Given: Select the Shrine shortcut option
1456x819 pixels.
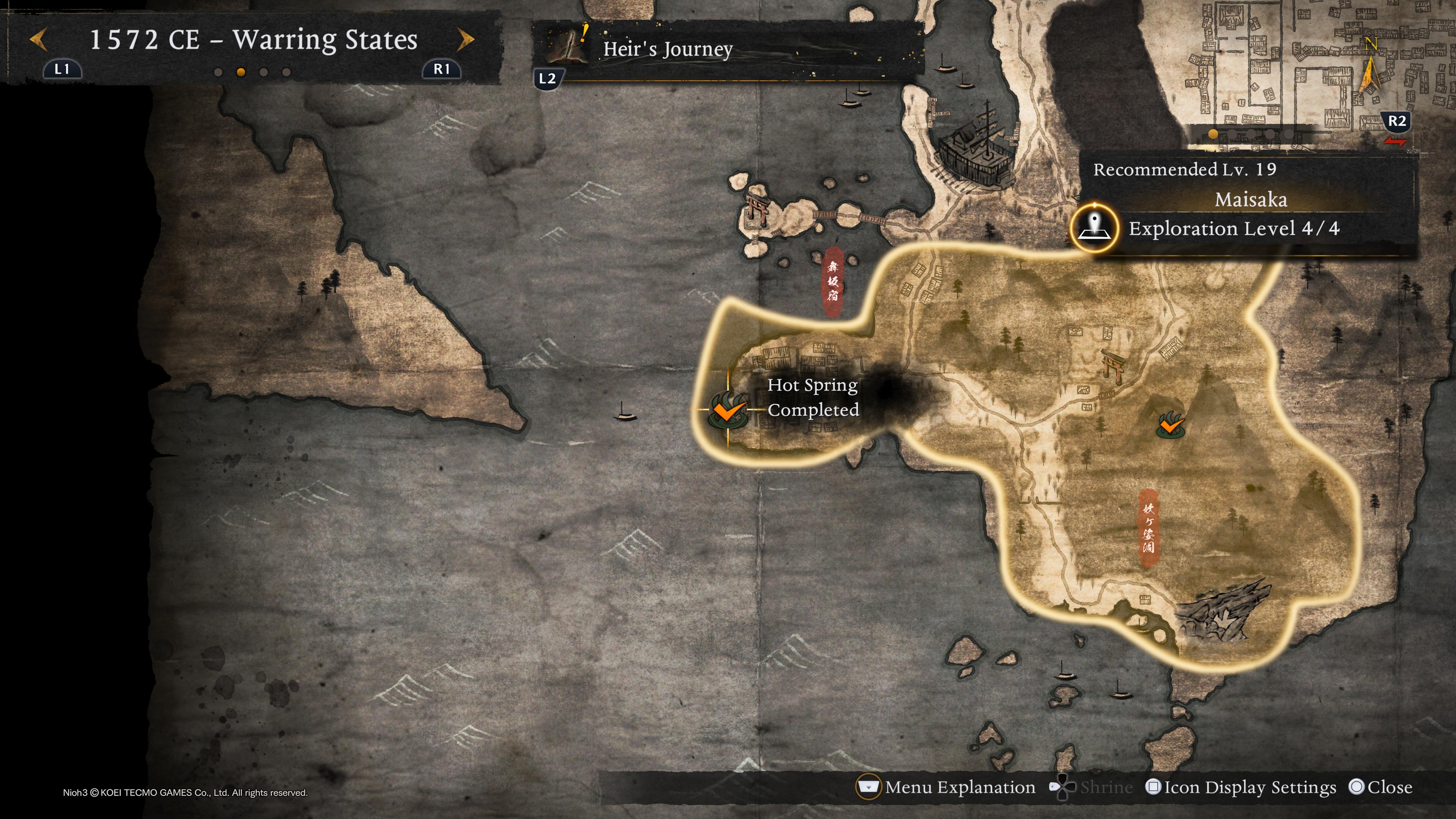Looking at the screenshot, I should click(1091, 787).
